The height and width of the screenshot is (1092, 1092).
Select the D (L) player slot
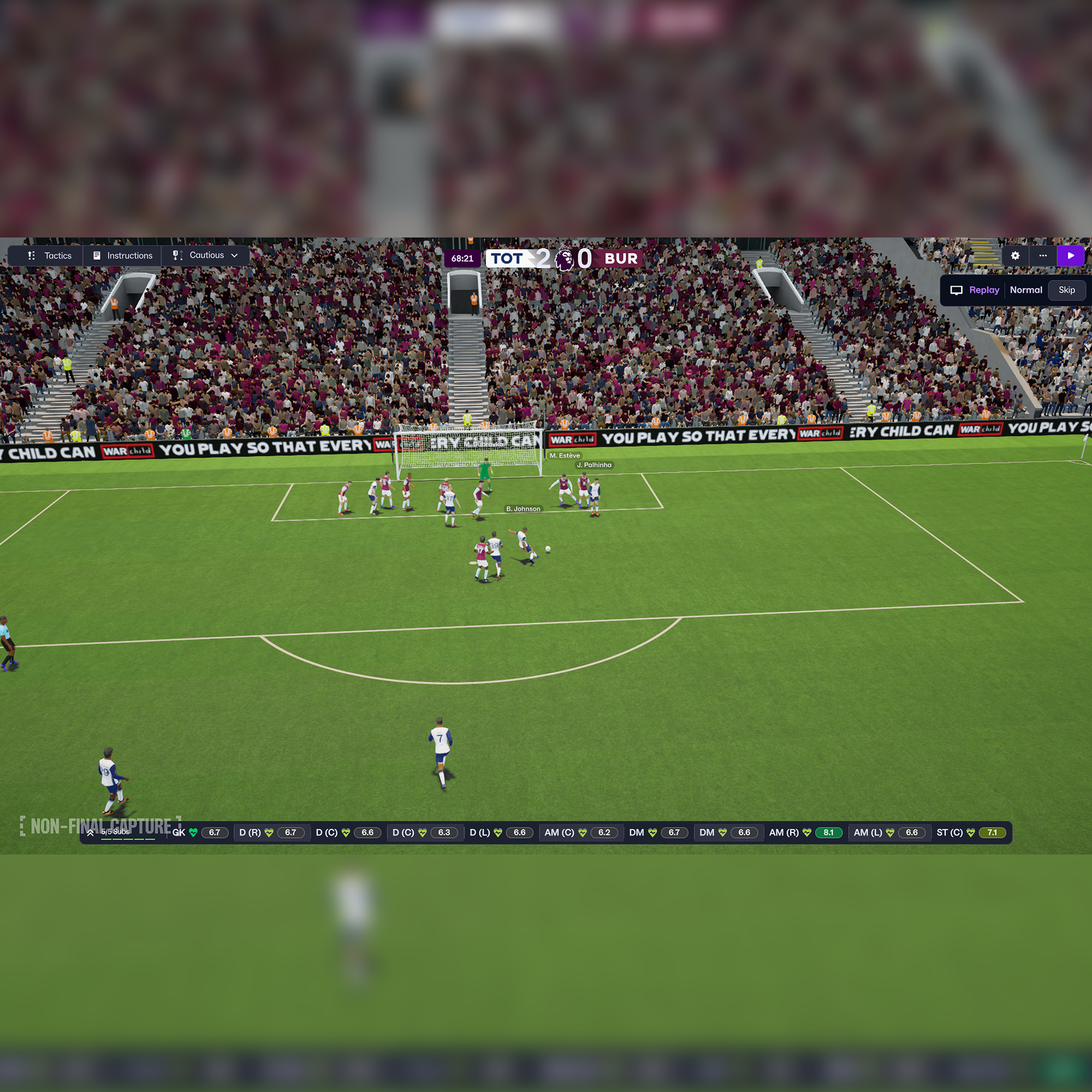point(501,833)
